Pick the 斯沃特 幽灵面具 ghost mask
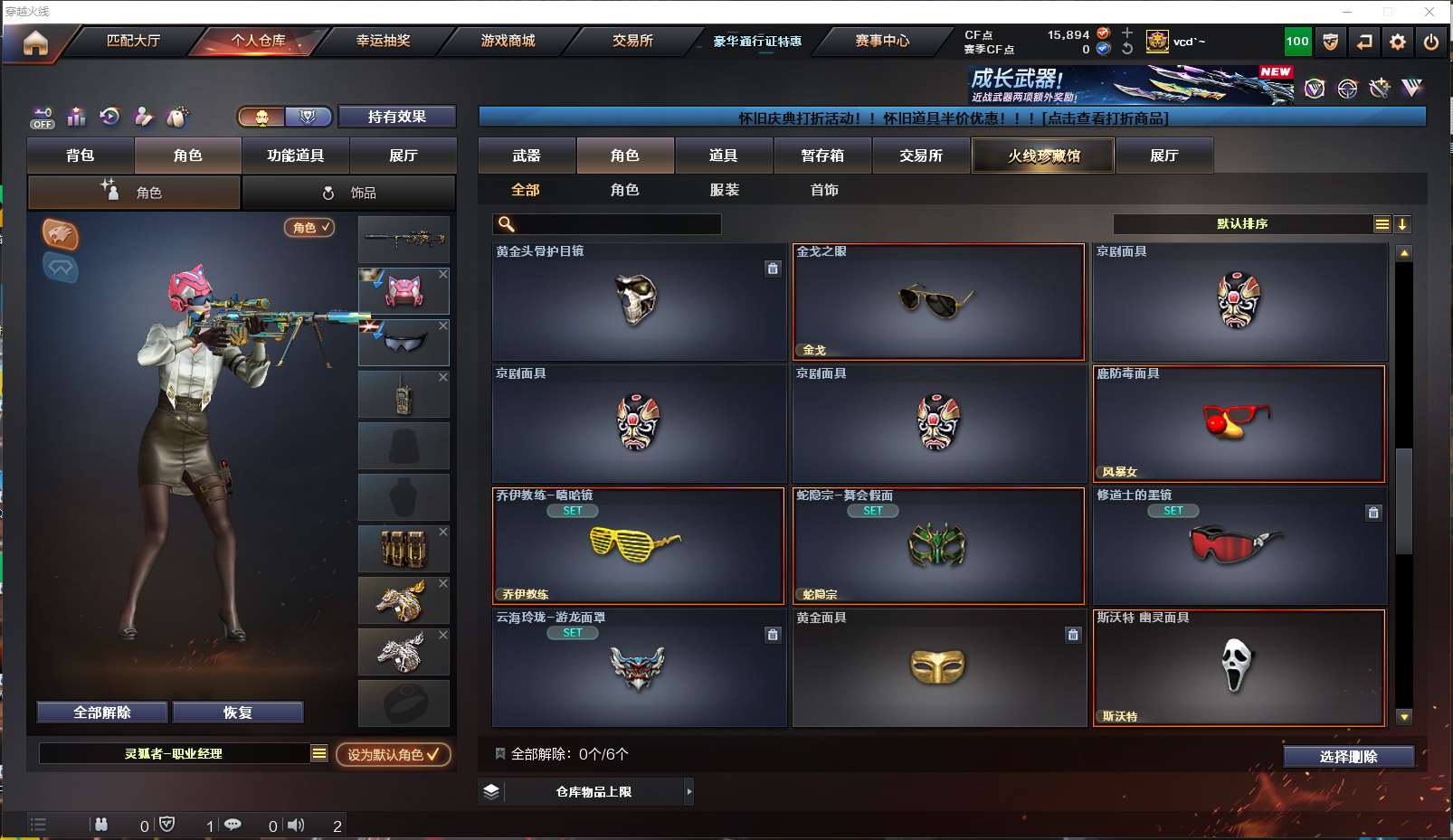This screenshot has height=840, width=1453. (x=1239, y=668)
